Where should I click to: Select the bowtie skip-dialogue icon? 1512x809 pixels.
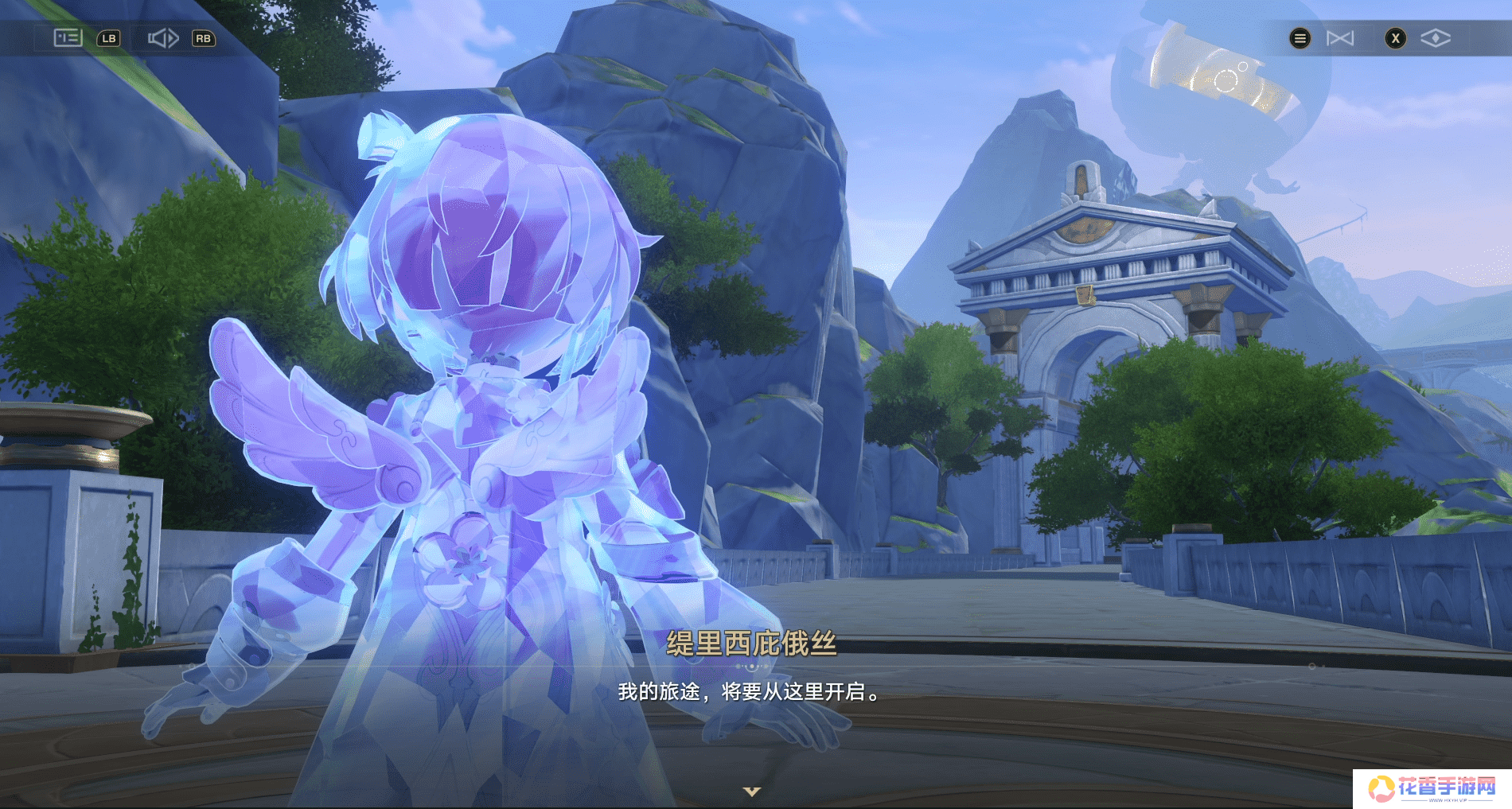pos(1341,37)
